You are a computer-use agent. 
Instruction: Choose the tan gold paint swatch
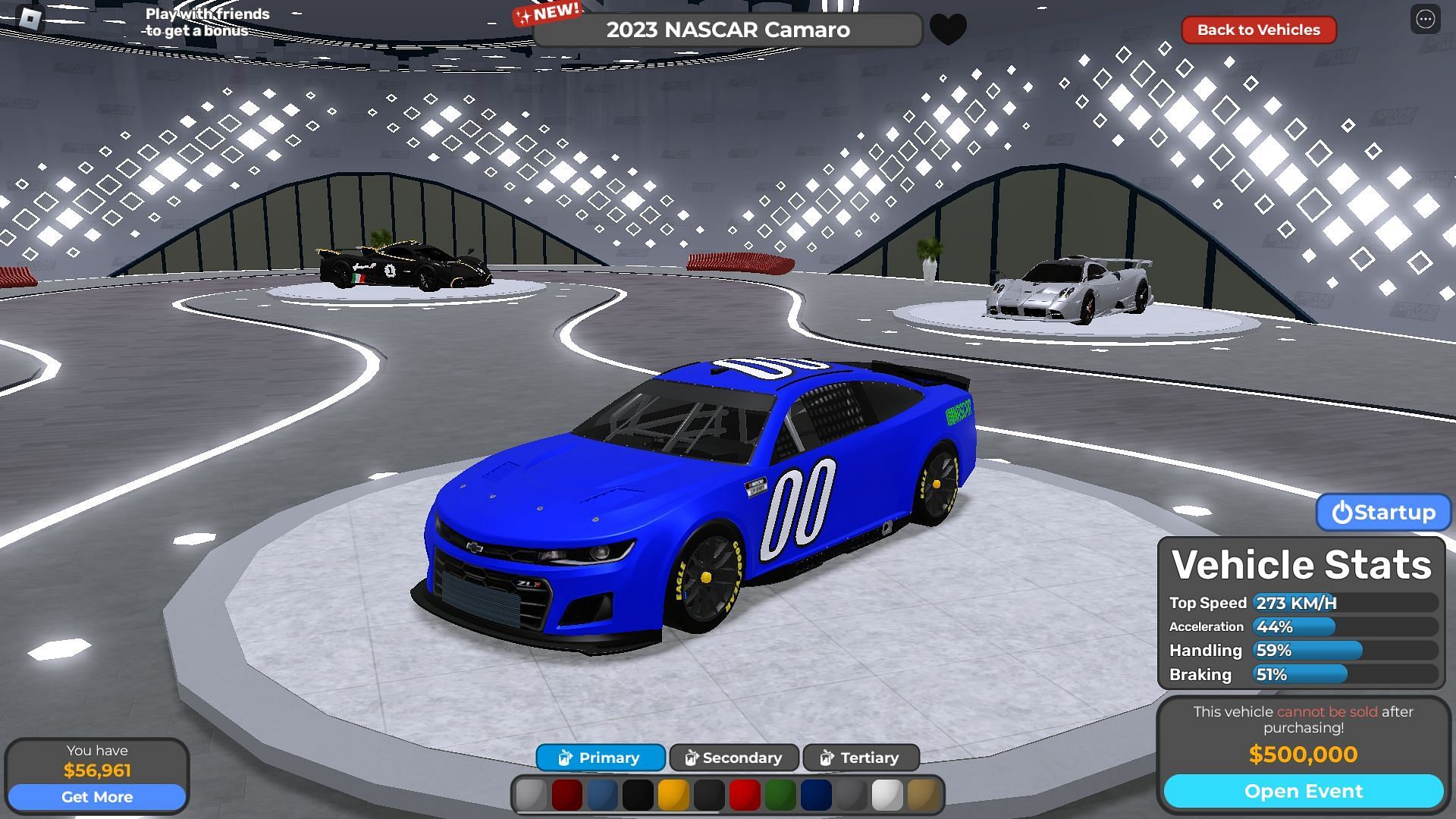pos(922,795)
